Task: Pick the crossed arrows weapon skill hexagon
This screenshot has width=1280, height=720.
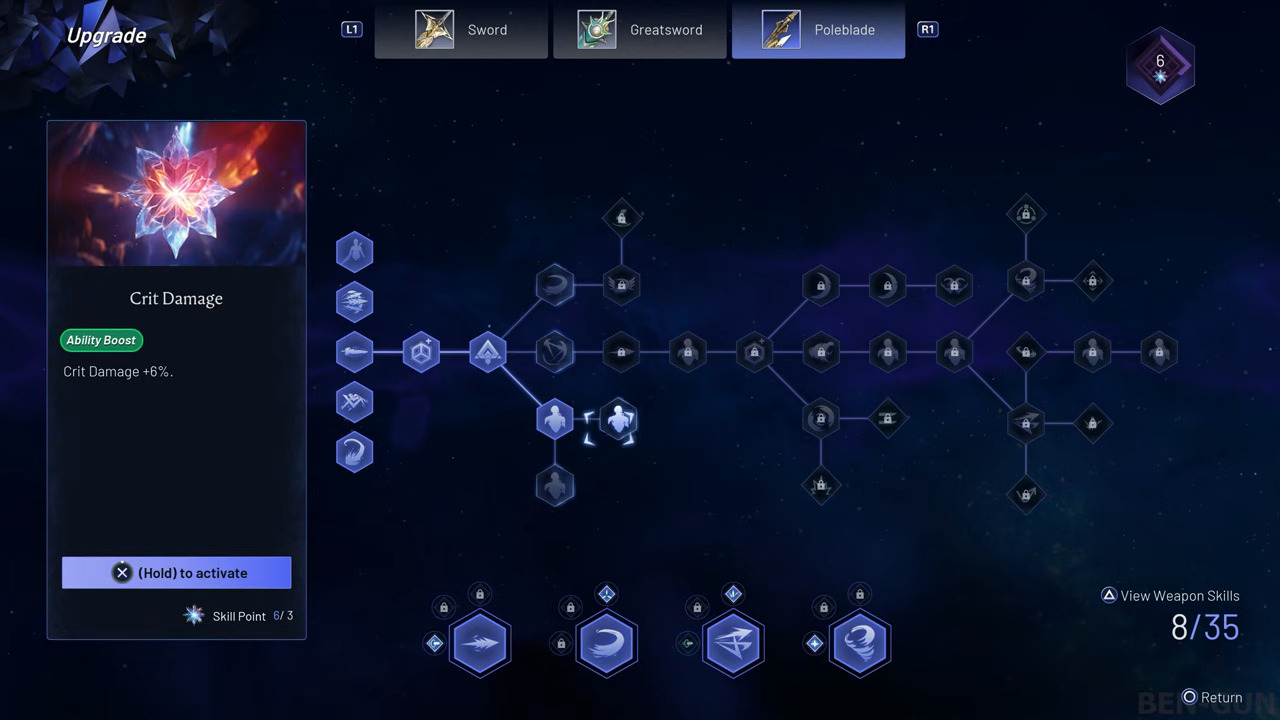Action: 733,643
